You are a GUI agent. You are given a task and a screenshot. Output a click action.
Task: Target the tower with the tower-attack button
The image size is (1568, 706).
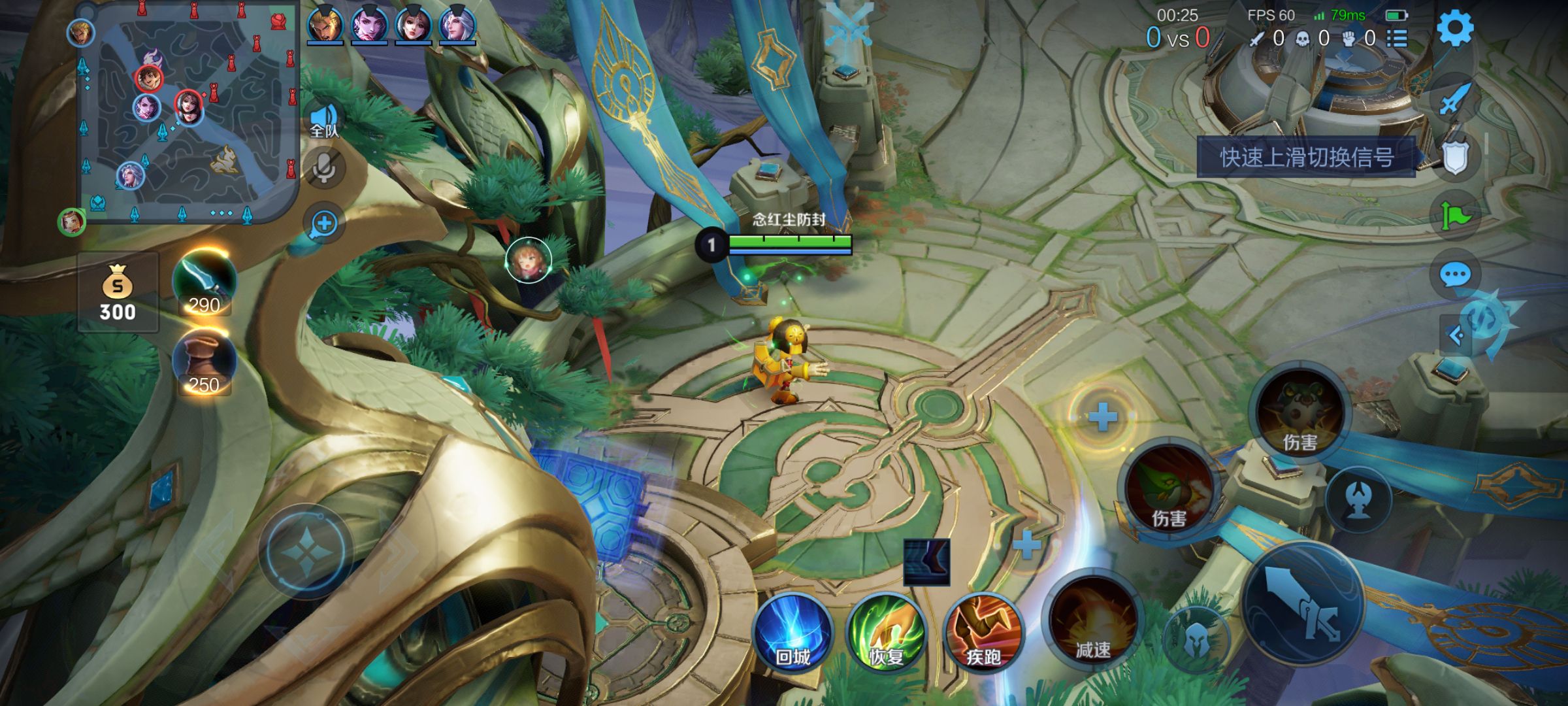(x=1359, y=500)
